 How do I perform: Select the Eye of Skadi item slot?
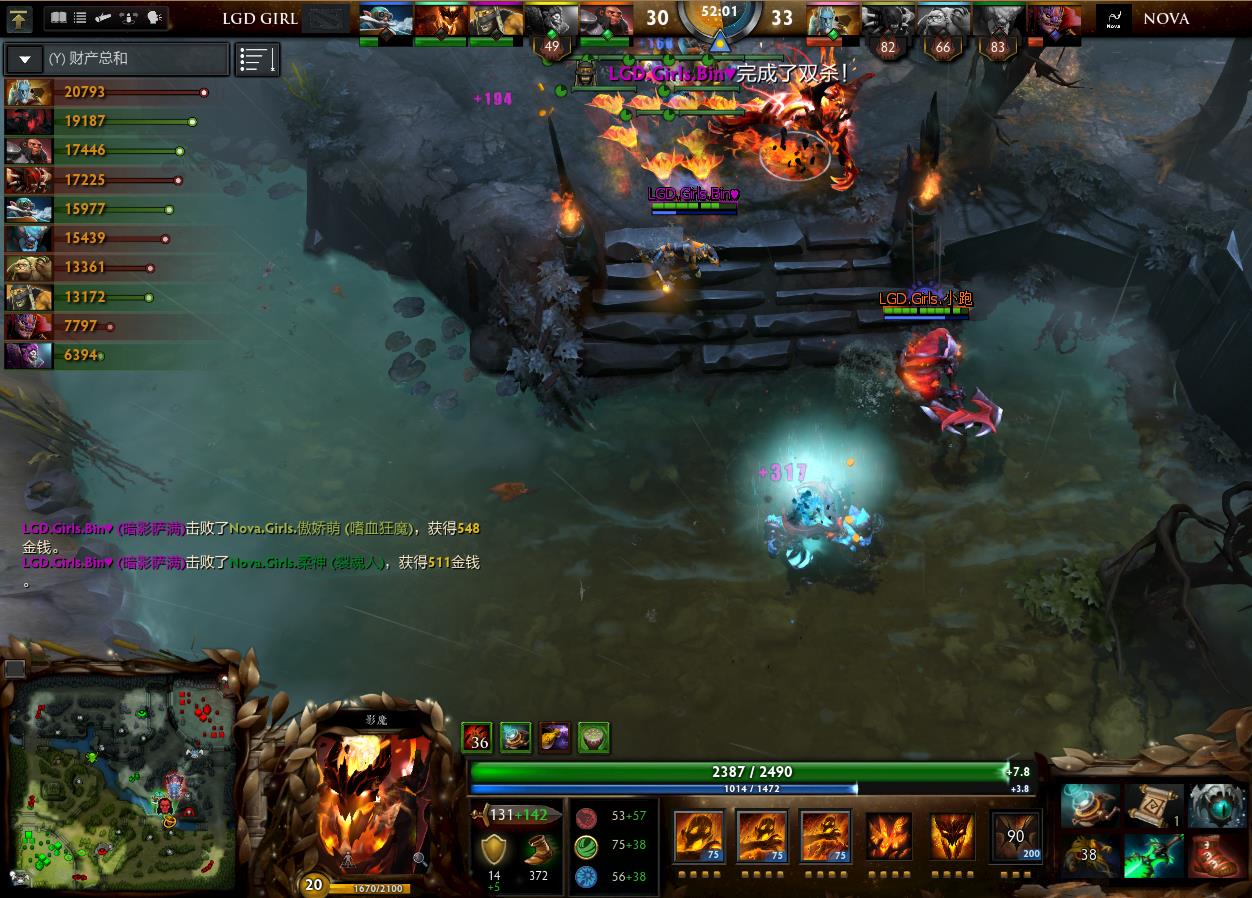click(1217, 805)
